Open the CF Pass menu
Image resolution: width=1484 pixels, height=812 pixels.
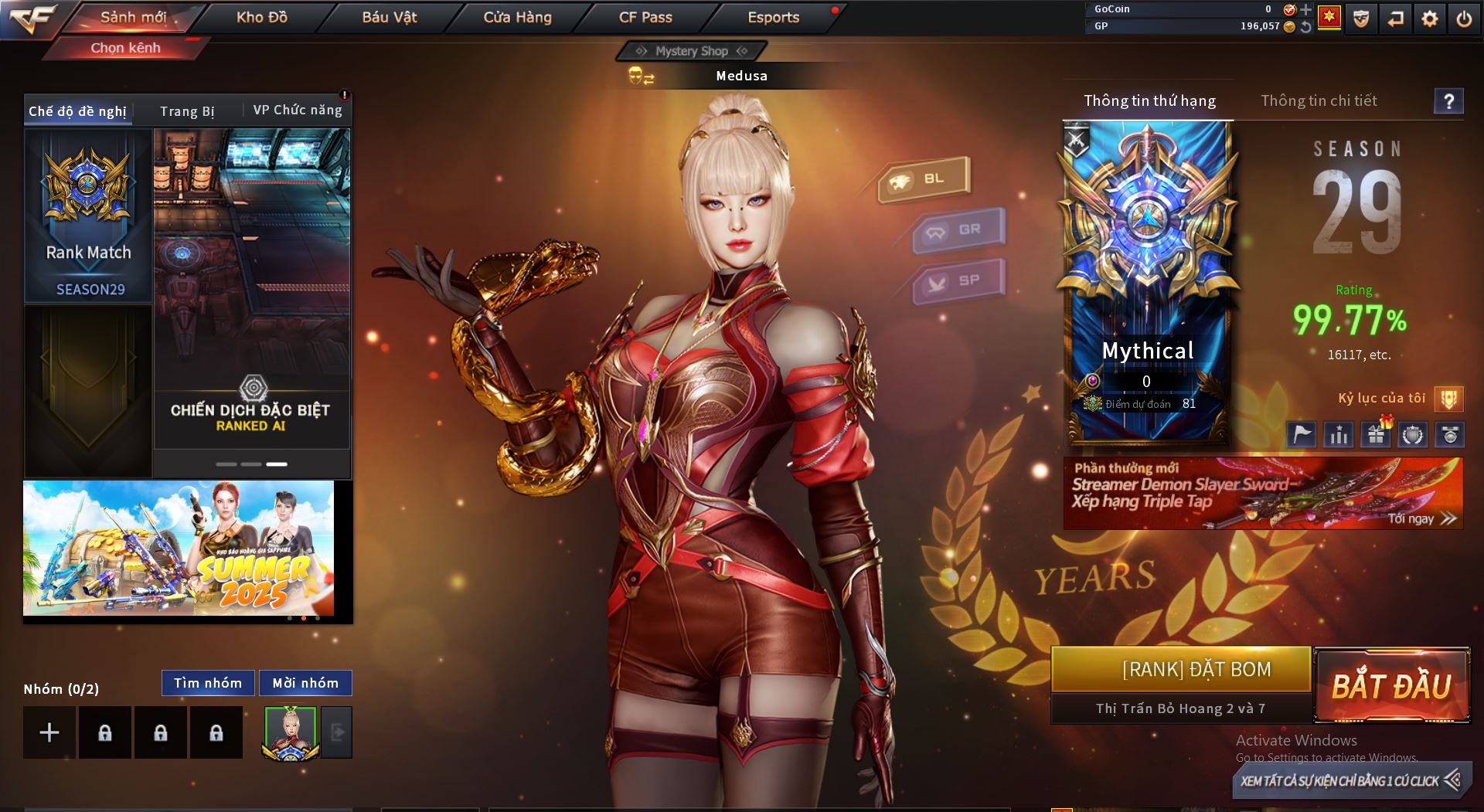point(645,17)
